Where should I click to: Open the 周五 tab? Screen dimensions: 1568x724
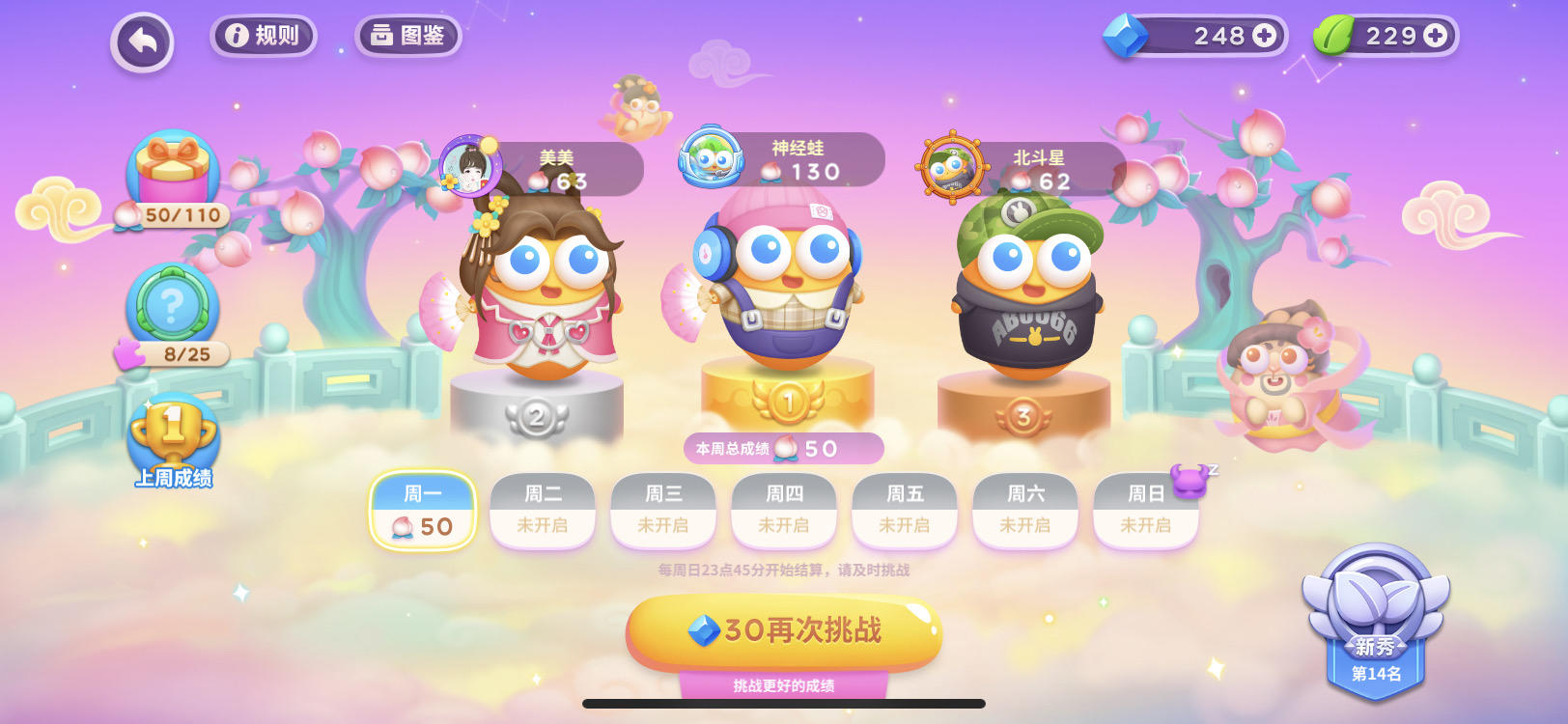(905, 514)
